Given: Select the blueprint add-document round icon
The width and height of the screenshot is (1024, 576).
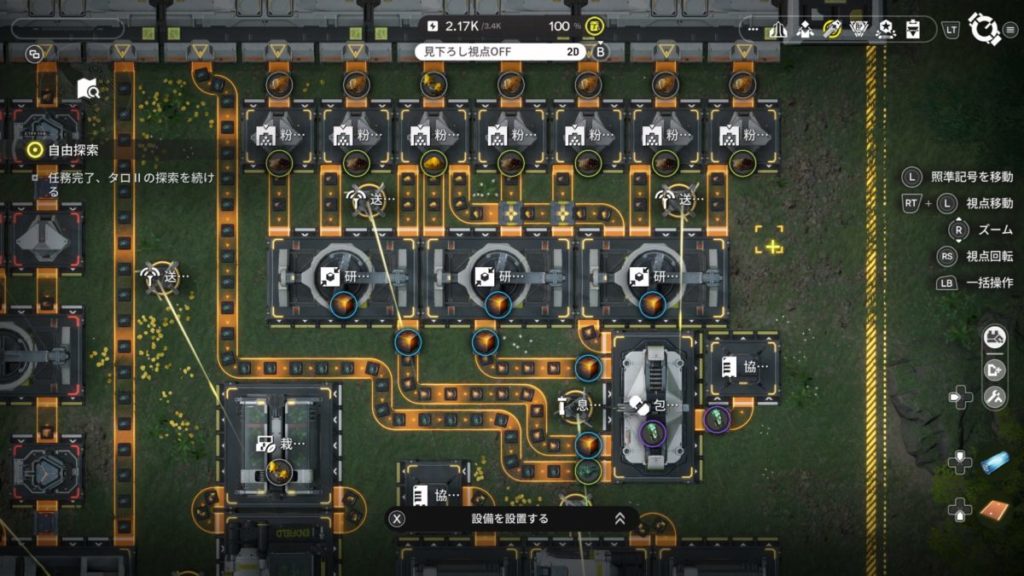Looking at the screenshot, I should click(994, 369).
